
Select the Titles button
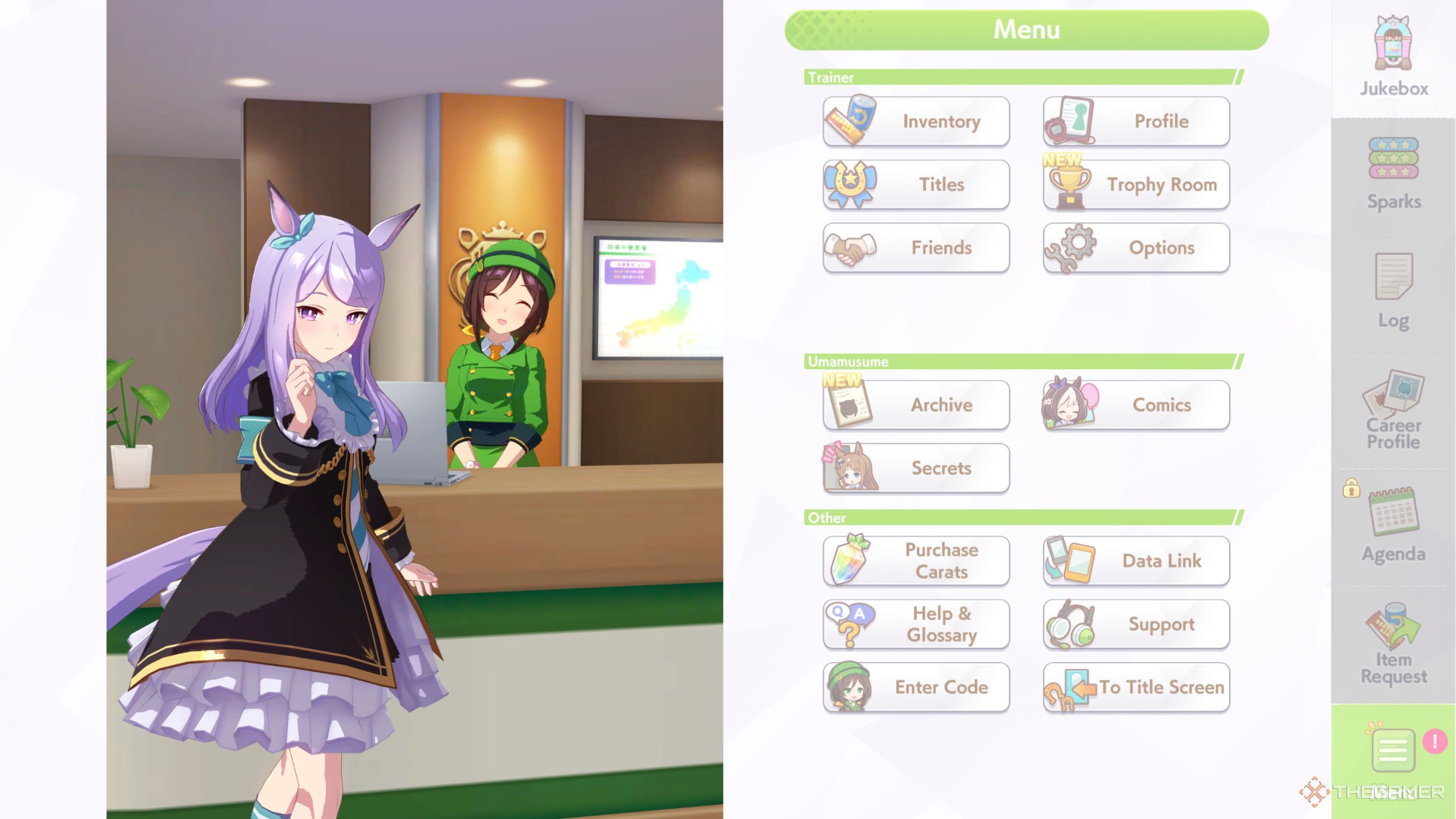tap(916, 184)
